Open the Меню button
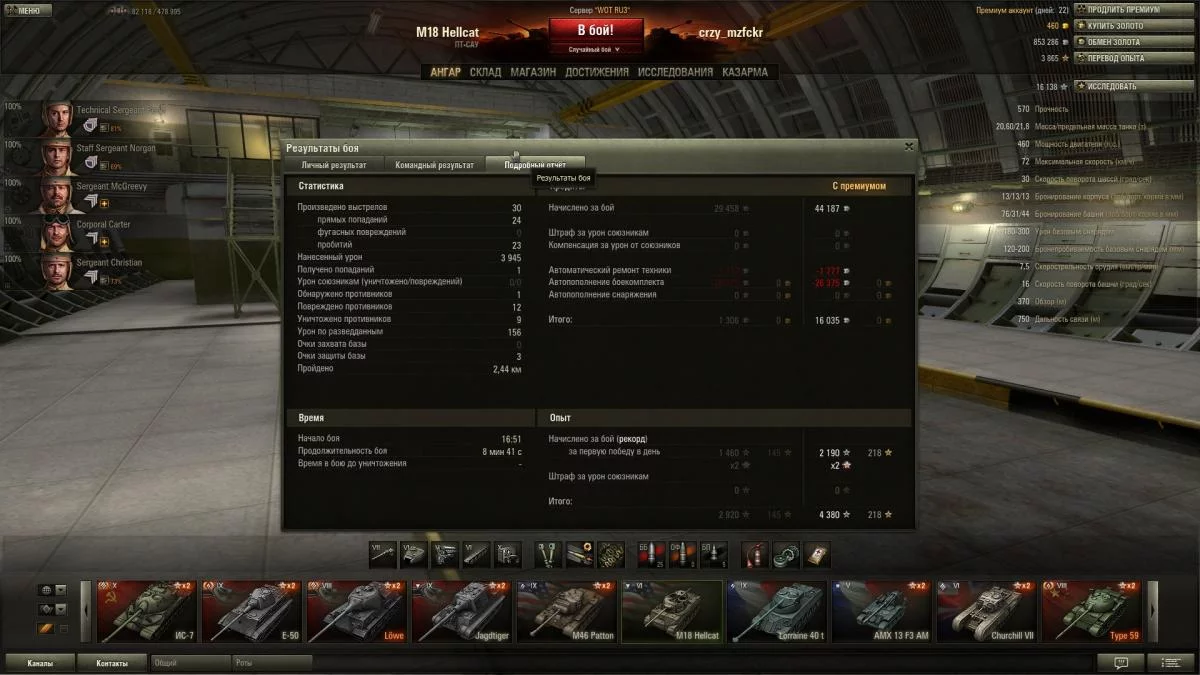 coord(23,11)
